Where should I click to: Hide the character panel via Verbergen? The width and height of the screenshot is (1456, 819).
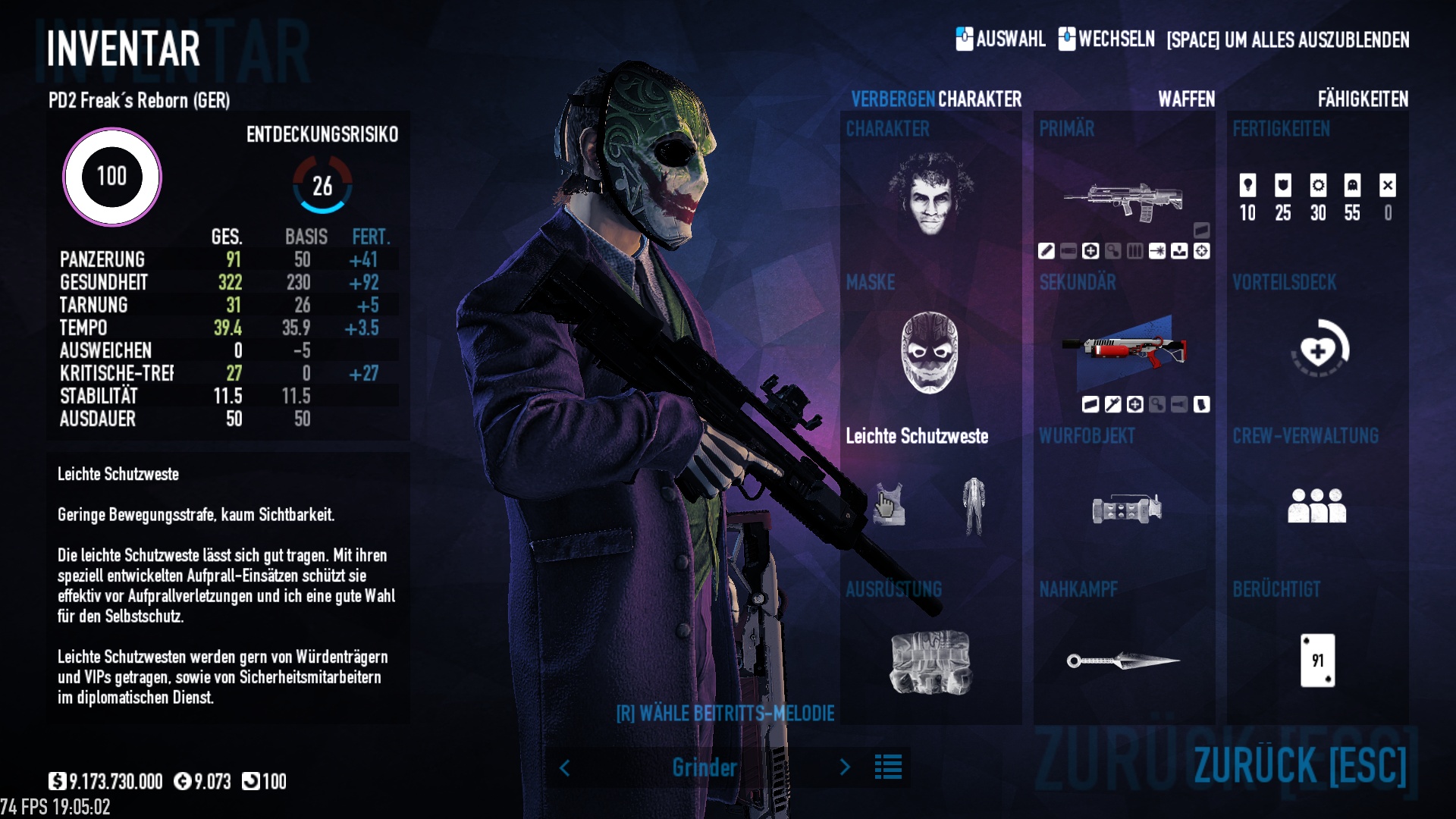click(893, 99)
